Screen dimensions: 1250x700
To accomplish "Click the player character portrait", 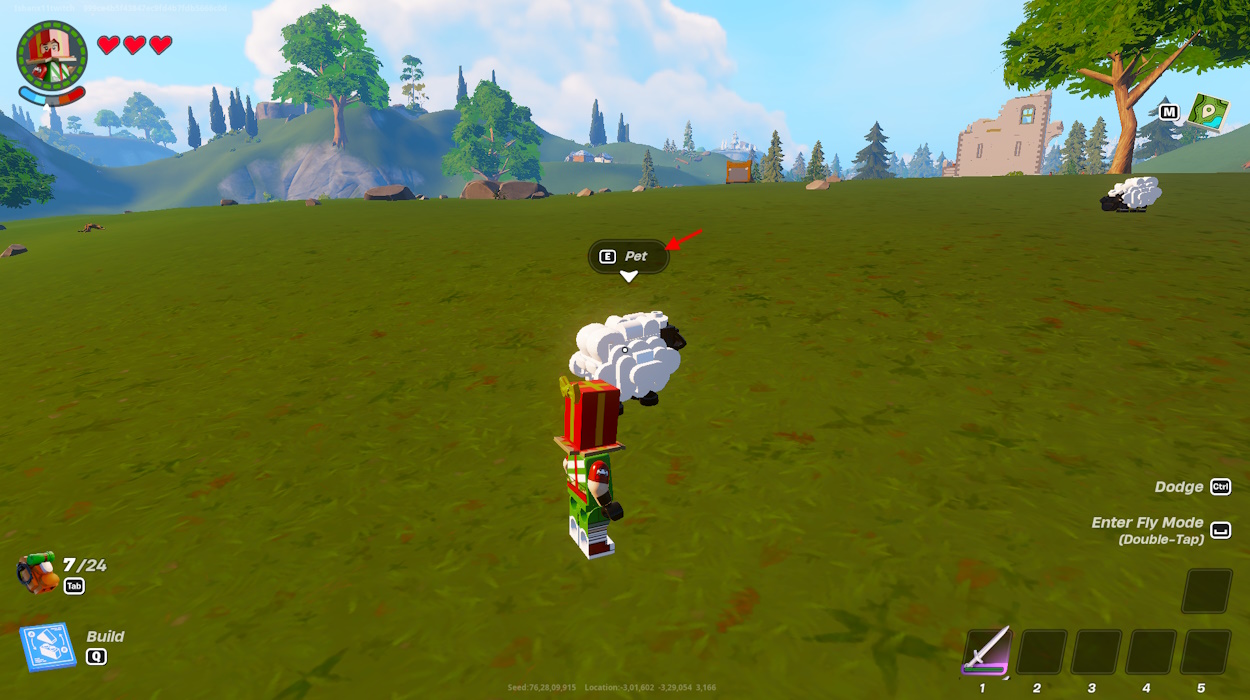I will (52, 53).
